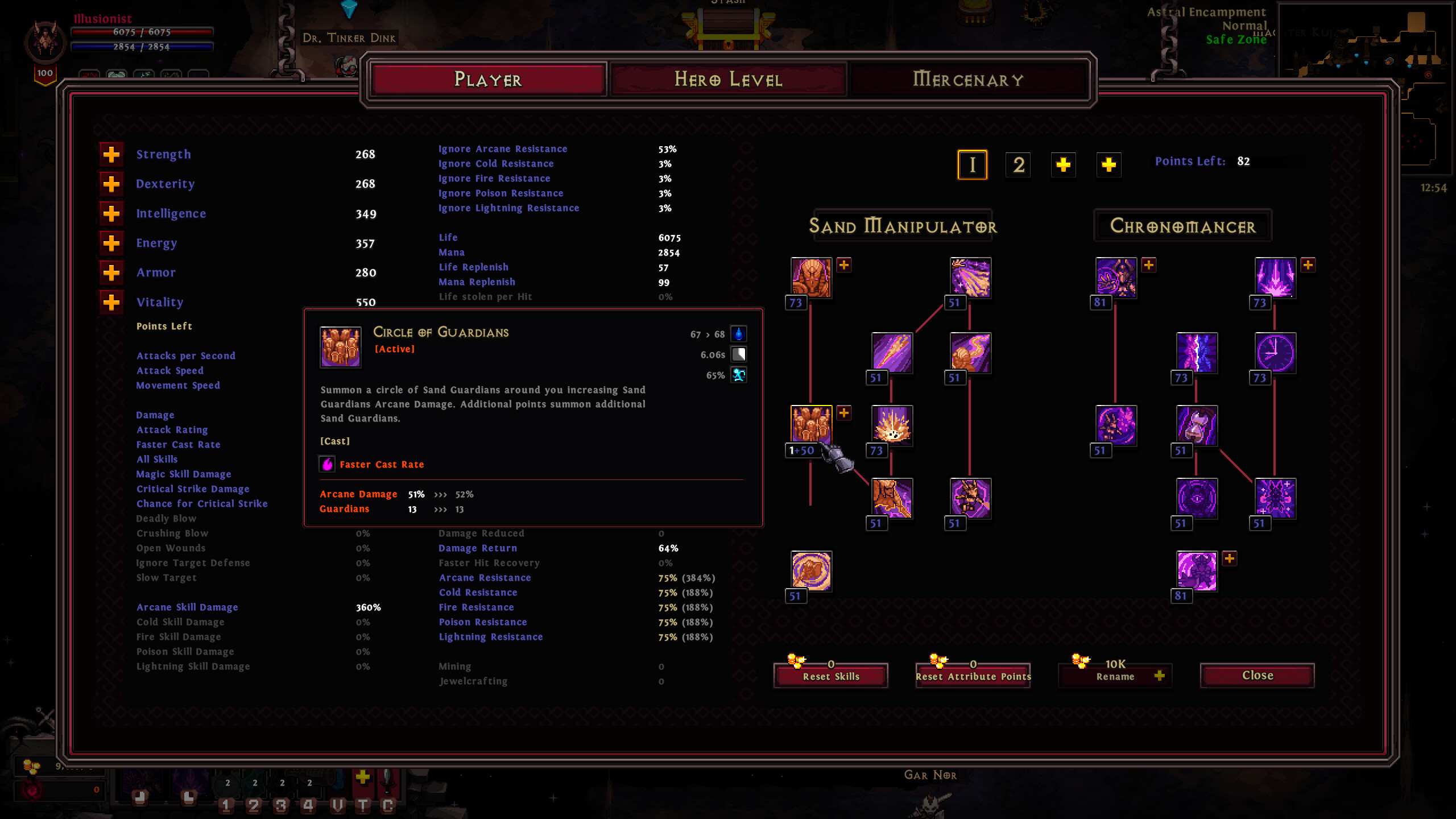Viewport: 1456px width, 819px height.
Task: Open the Mercenary tab
Action: click(x=969, y=80)
